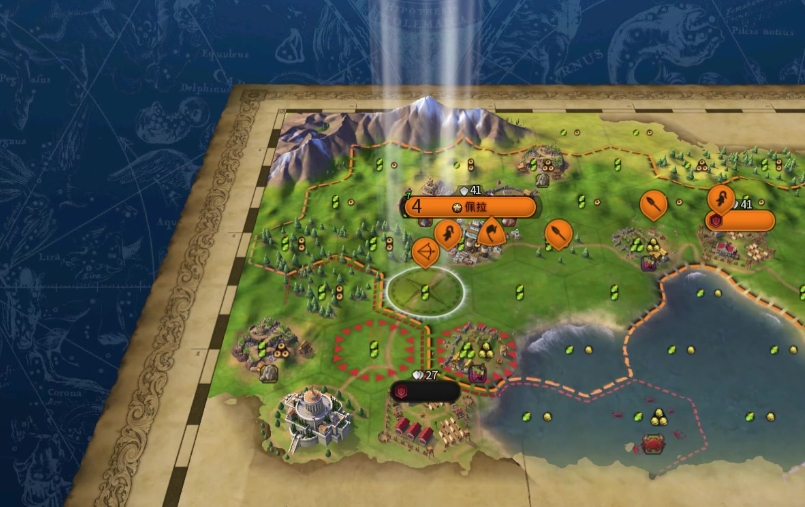This screenshot has height=507, width=805.
Task: Select the archer unit flag with bow icon
Action: coord(425,251)
